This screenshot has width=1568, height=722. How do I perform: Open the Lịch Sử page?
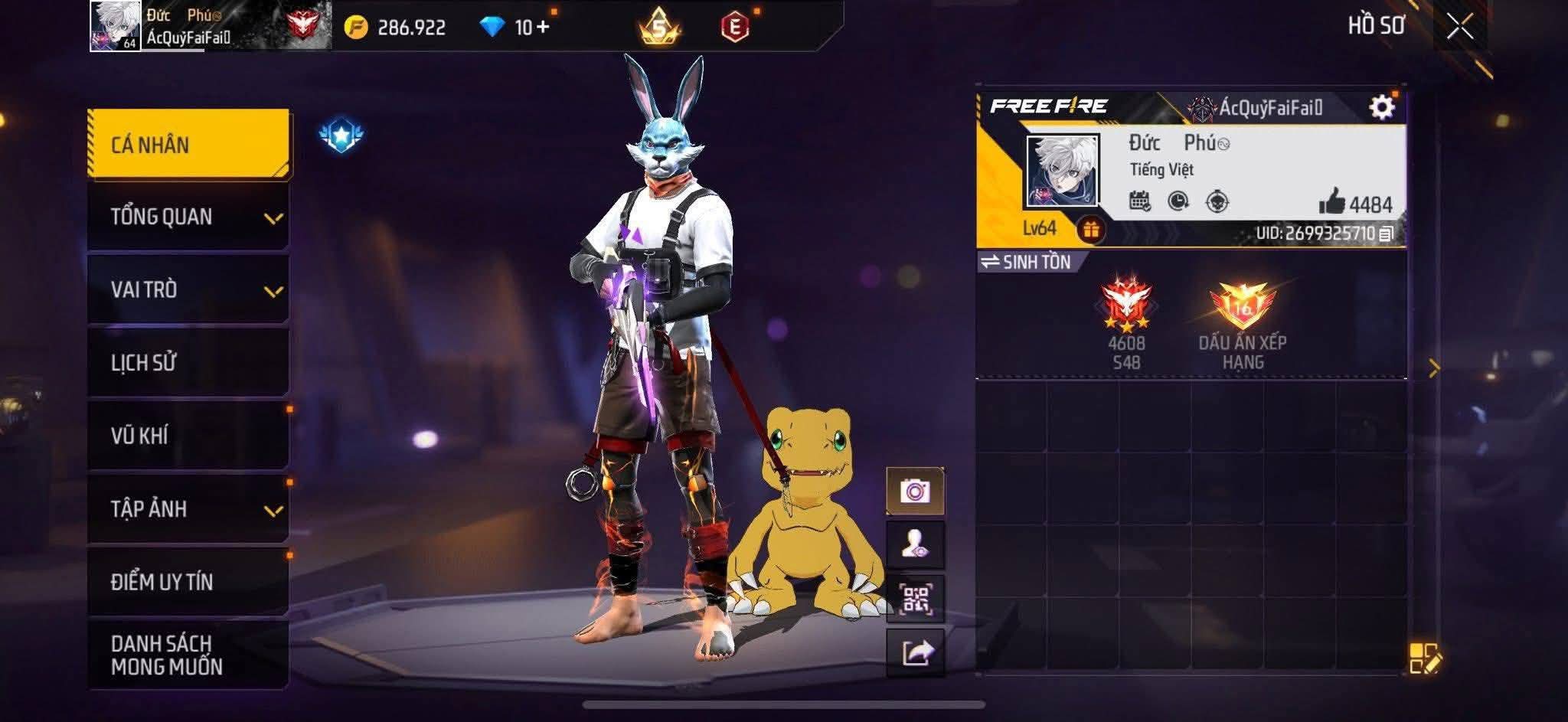click(188, 362)
